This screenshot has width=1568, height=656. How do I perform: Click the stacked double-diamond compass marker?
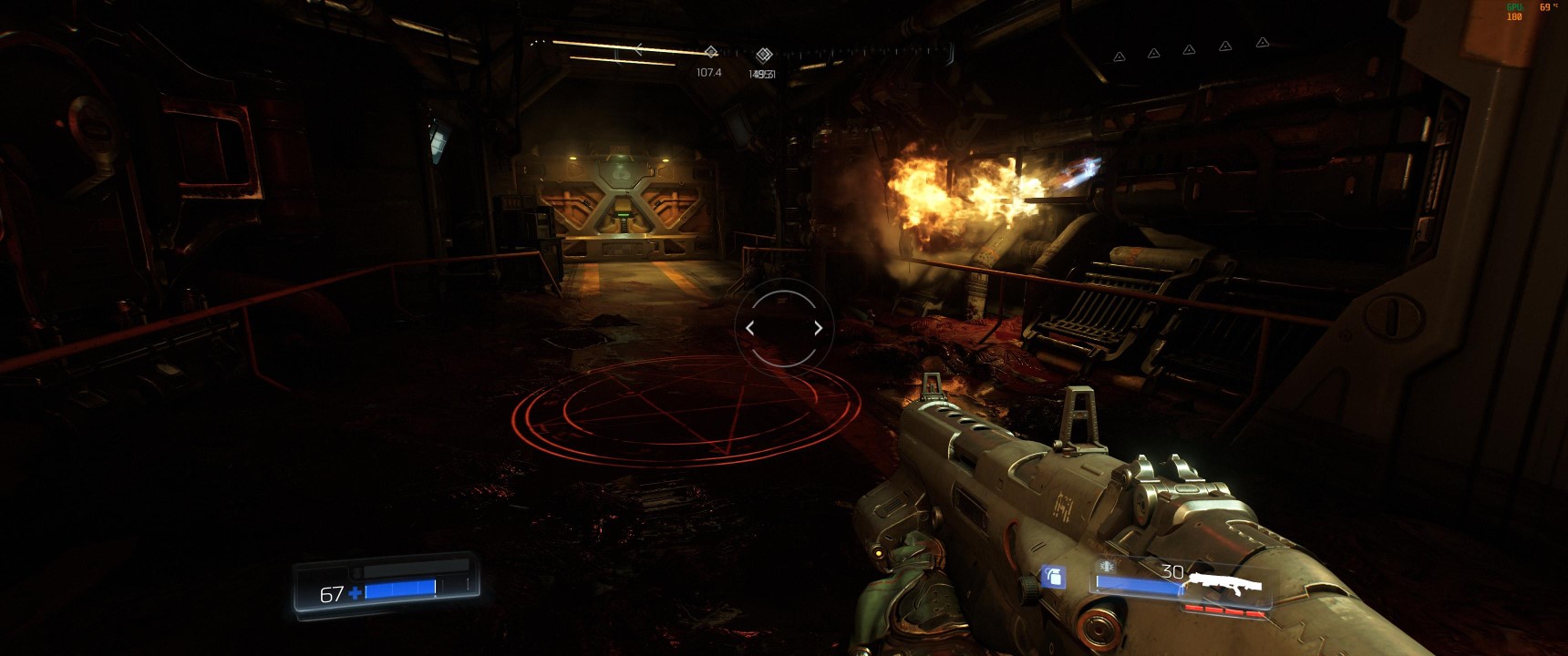[x=764, y=56]
